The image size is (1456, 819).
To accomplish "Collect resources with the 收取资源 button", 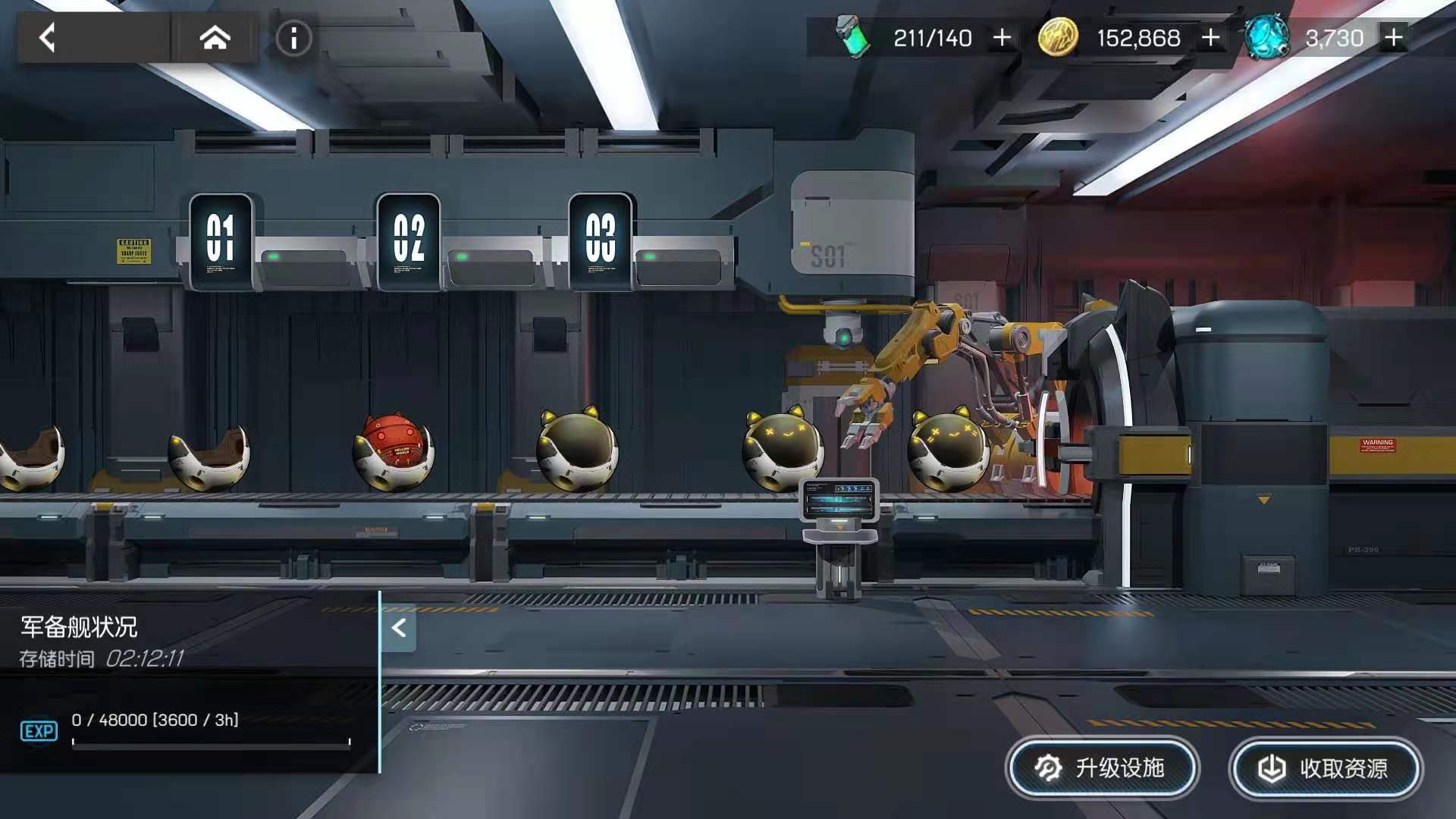I will coord(1325,768).
